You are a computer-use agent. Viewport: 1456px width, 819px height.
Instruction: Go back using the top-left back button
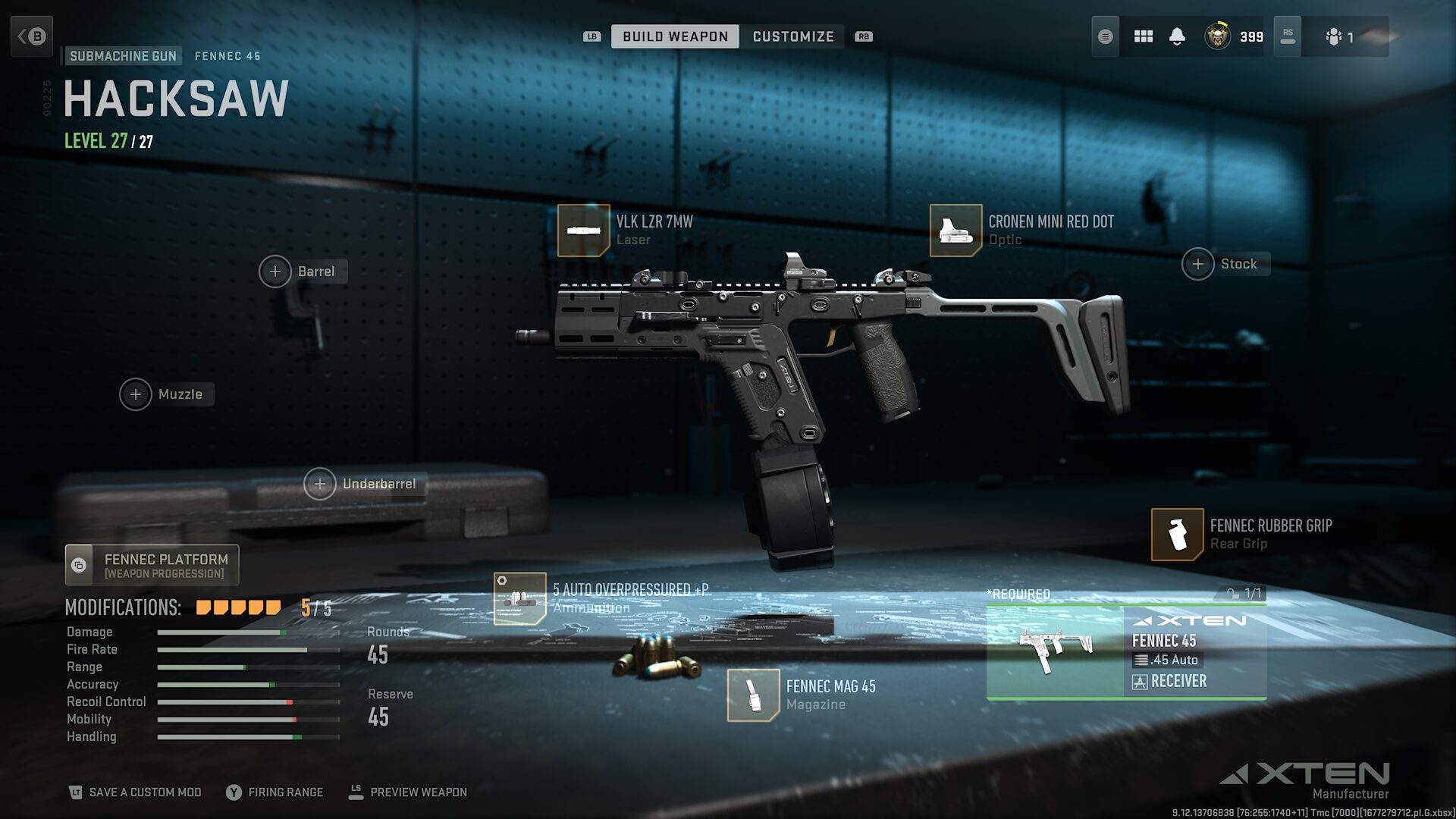tap(32, 36)
